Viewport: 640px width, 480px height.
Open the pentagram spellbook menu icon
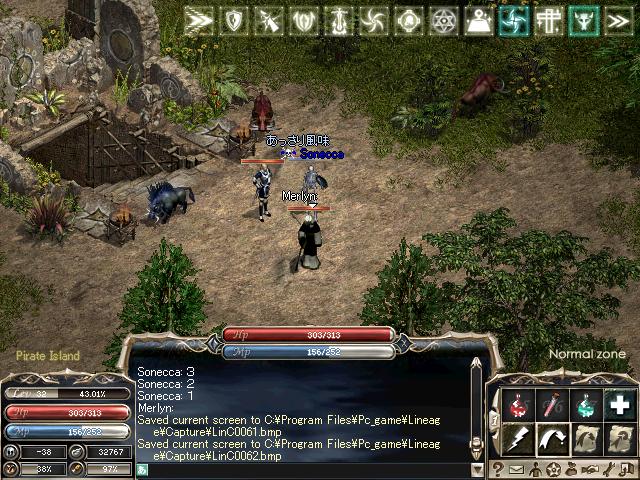(553, 468)
